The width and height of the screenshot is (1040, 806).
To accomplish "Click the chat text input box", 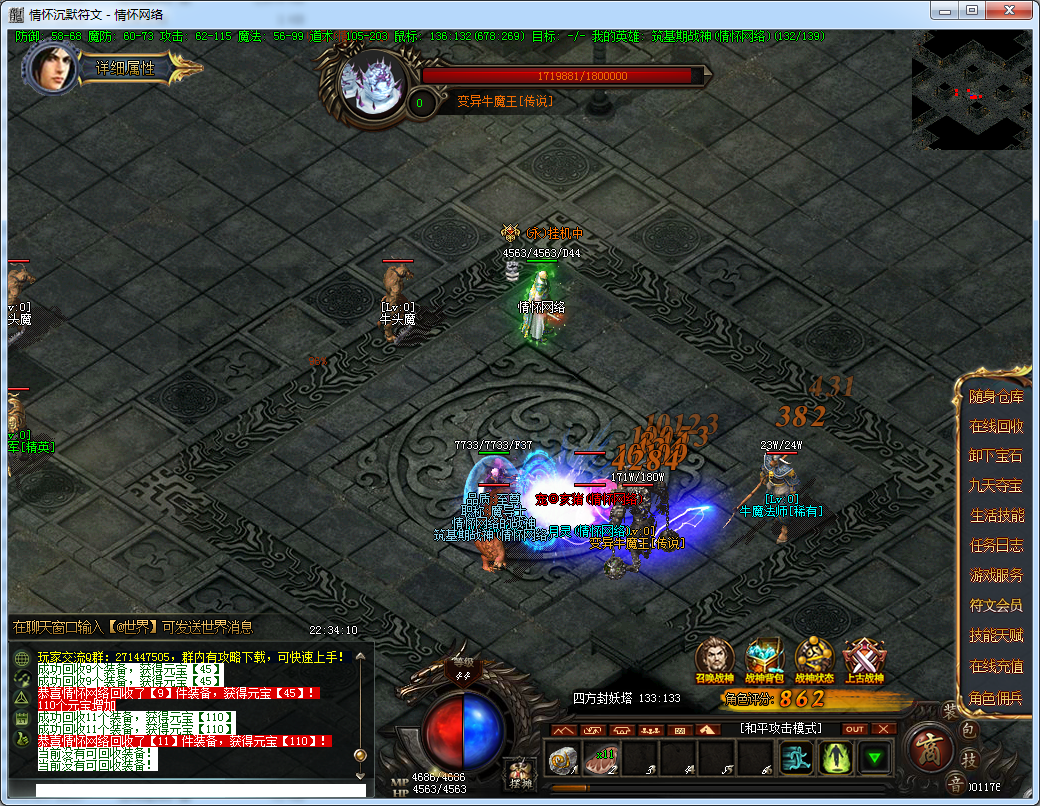I will tap(190, 790).
